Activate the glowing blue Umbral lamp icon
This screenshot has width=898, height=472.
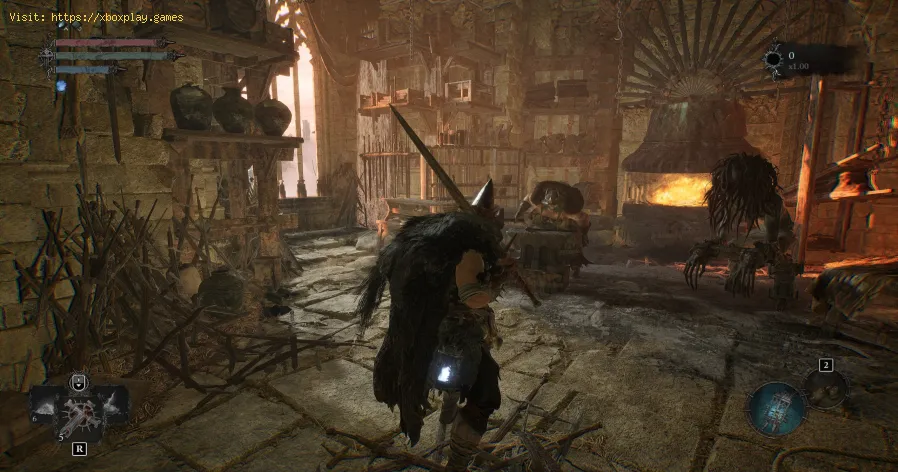tap(776, 408)
